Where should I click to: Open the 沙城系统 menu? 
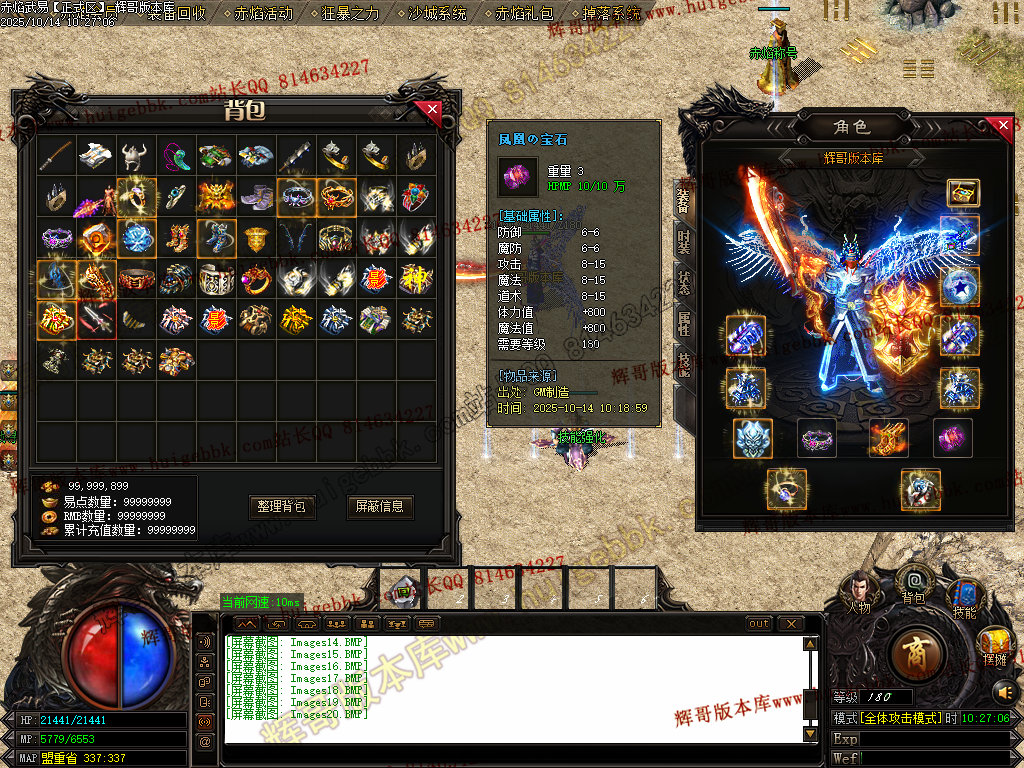click(x=437, y=14)
